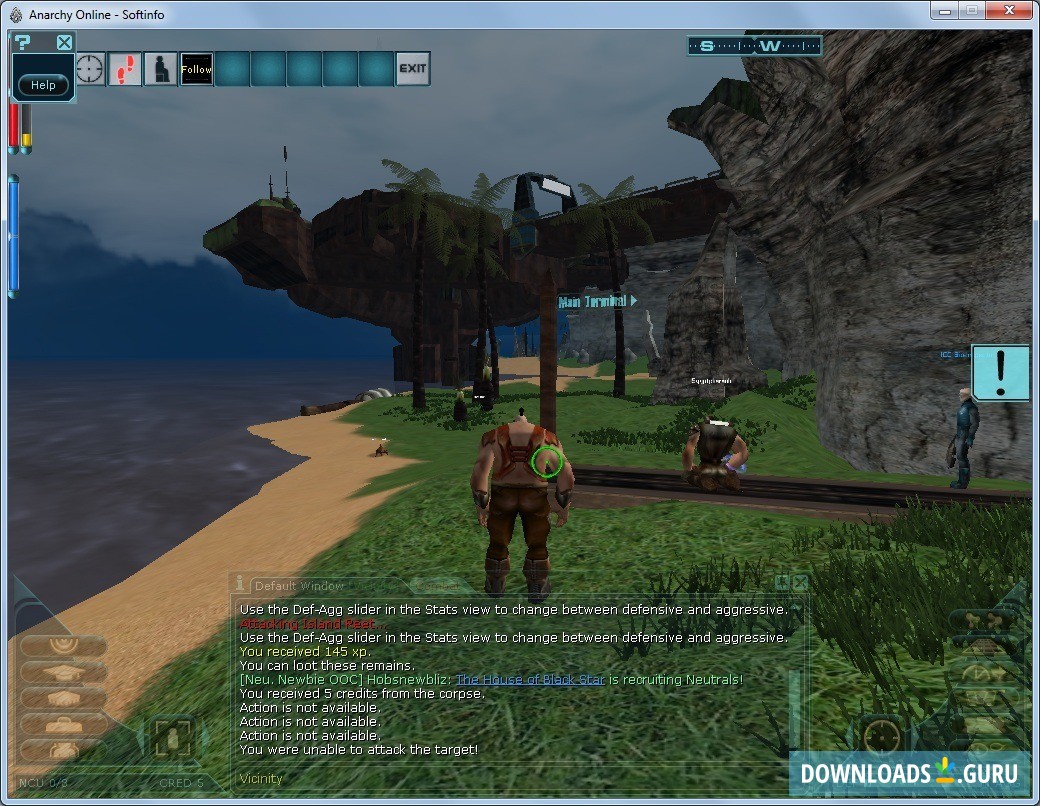Activate the crosshair attack shortcut
The image size is (1040, 806).
[90, 69]
